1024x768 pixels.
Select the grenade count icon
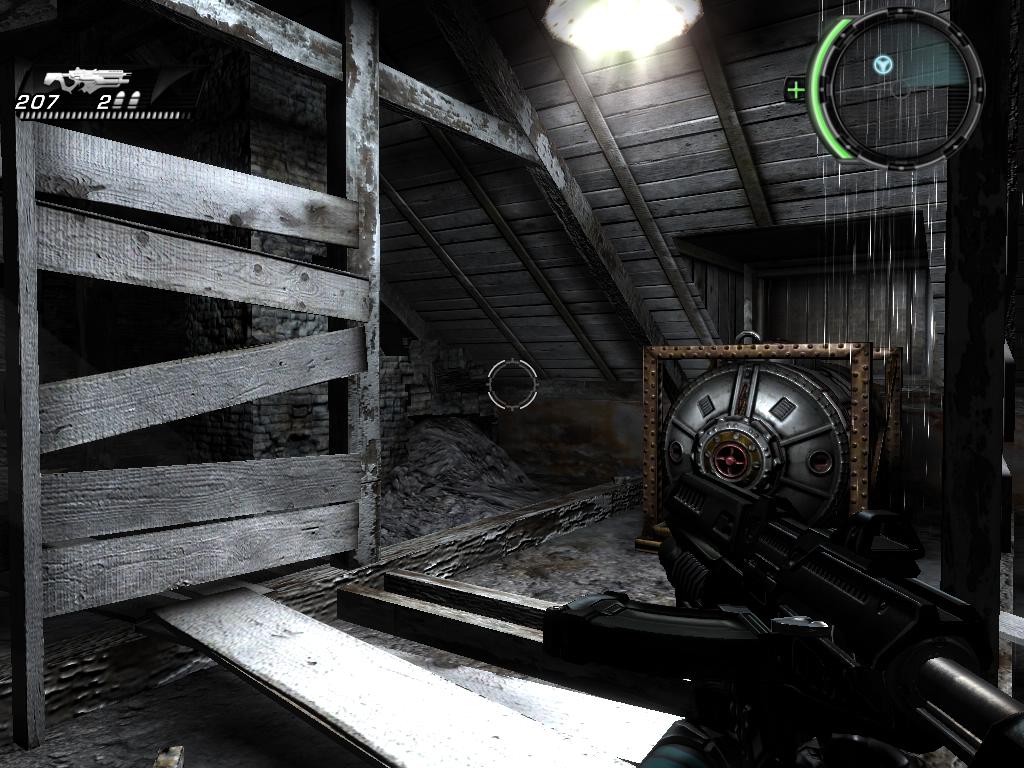126,100
